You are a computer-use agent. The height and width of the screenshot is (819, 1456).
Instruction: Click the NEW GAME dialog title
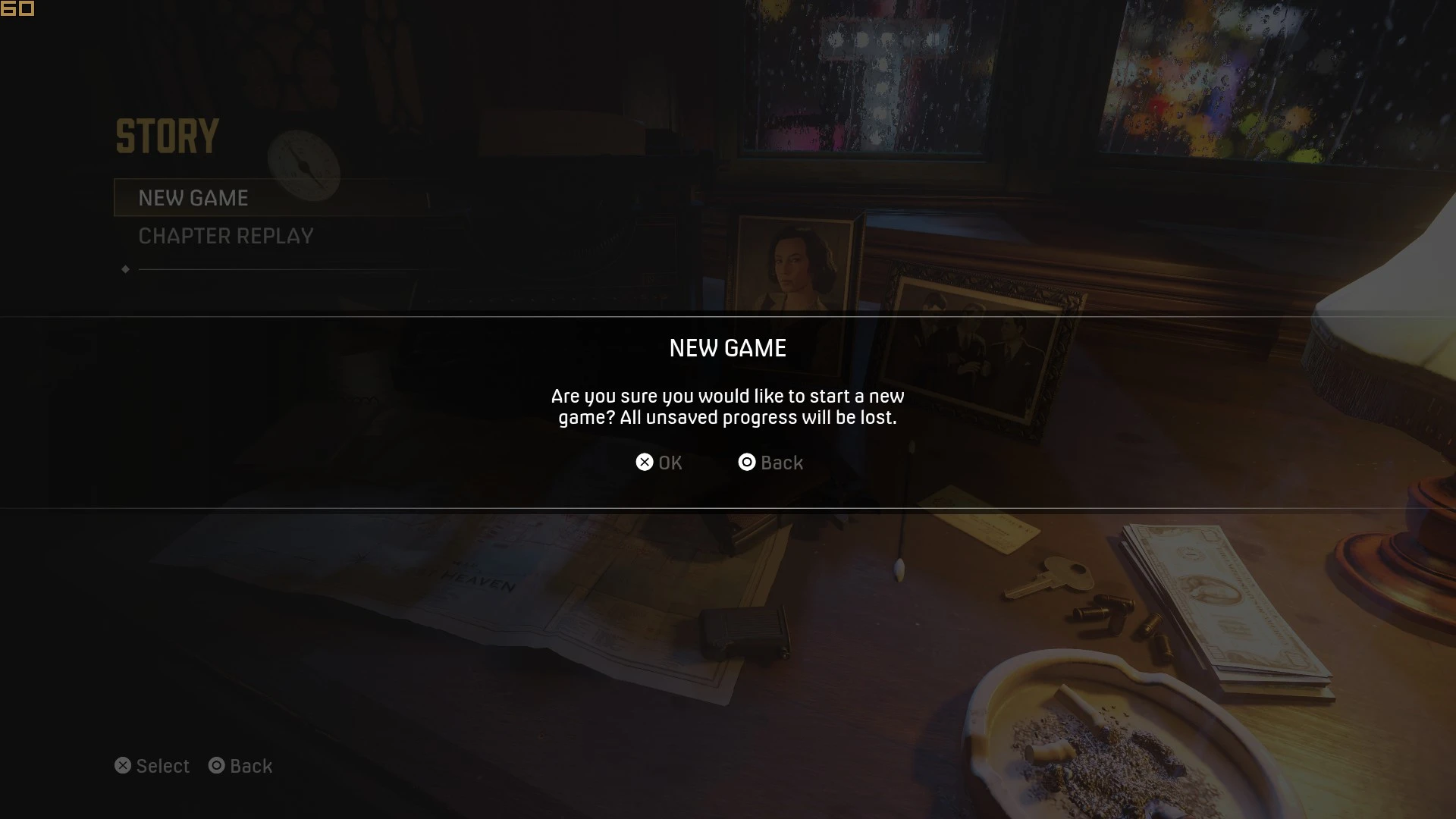[727, 348]
